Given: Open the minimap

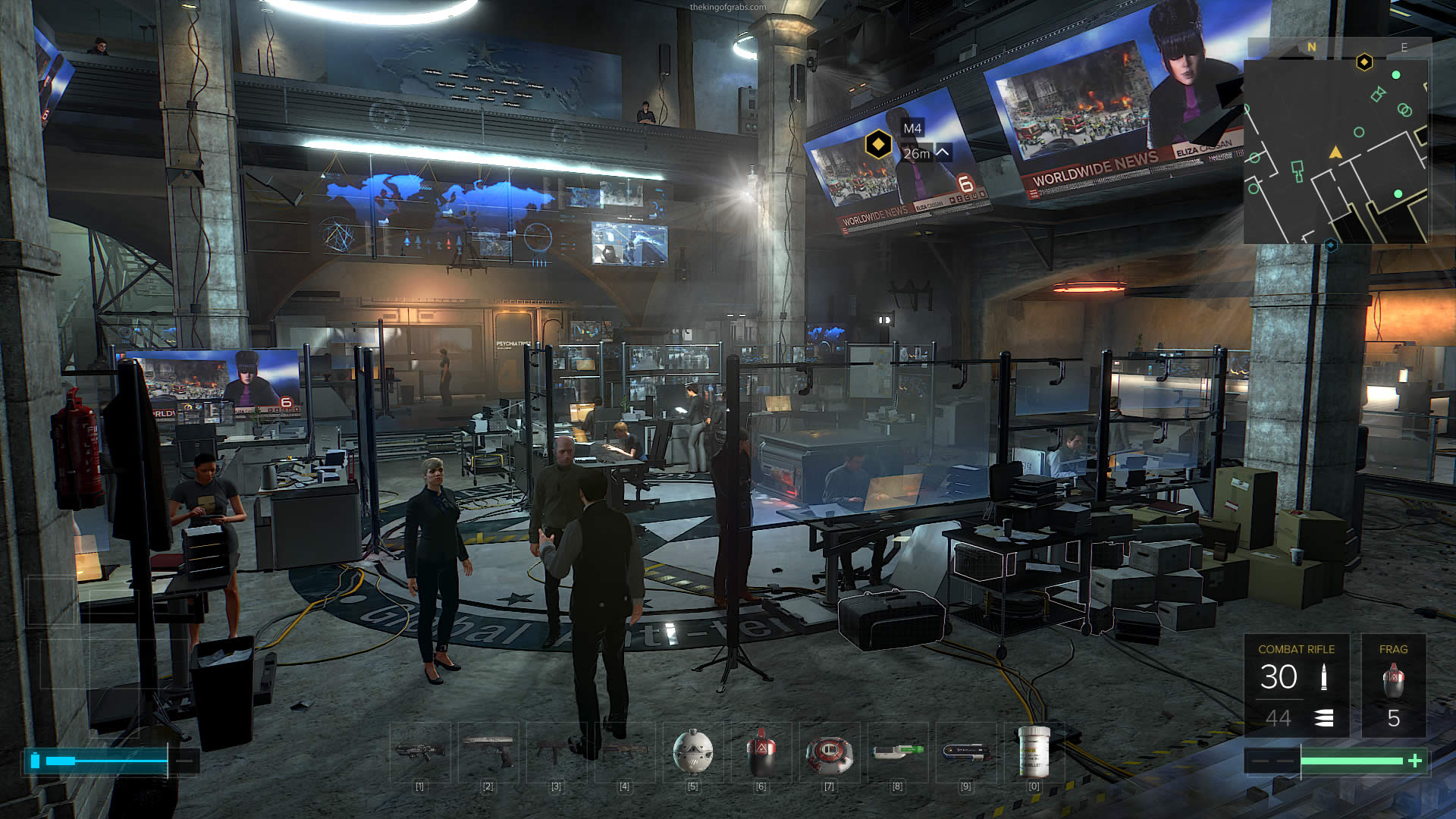Looking at the screenshot, I should 1335,152.
